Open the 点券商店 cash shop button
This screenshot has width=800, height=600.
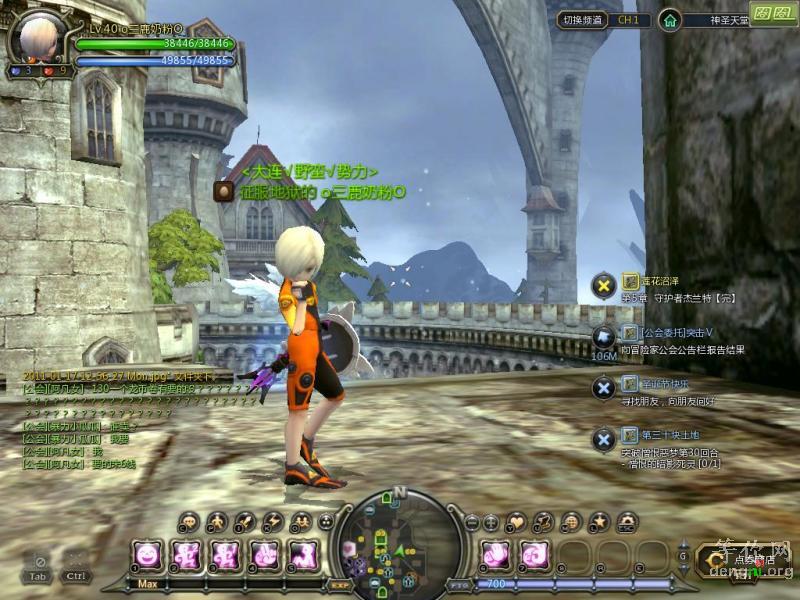coord(741,558)
